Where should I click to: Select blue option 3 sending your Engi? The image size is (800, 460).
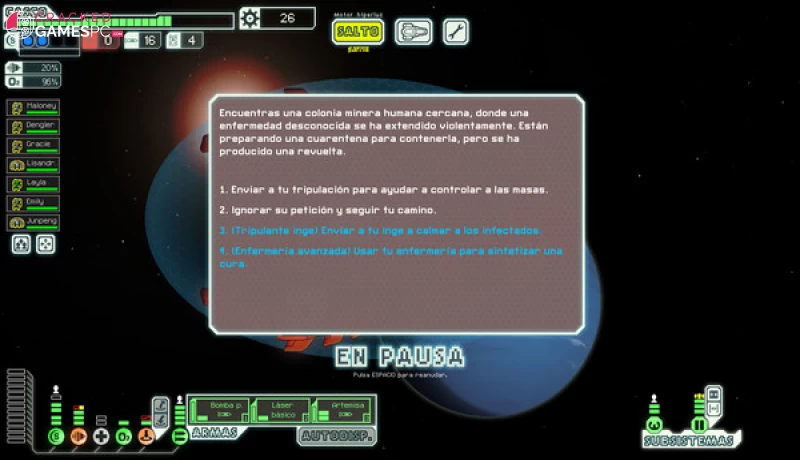pyautogui.click(x=380, y=230)
